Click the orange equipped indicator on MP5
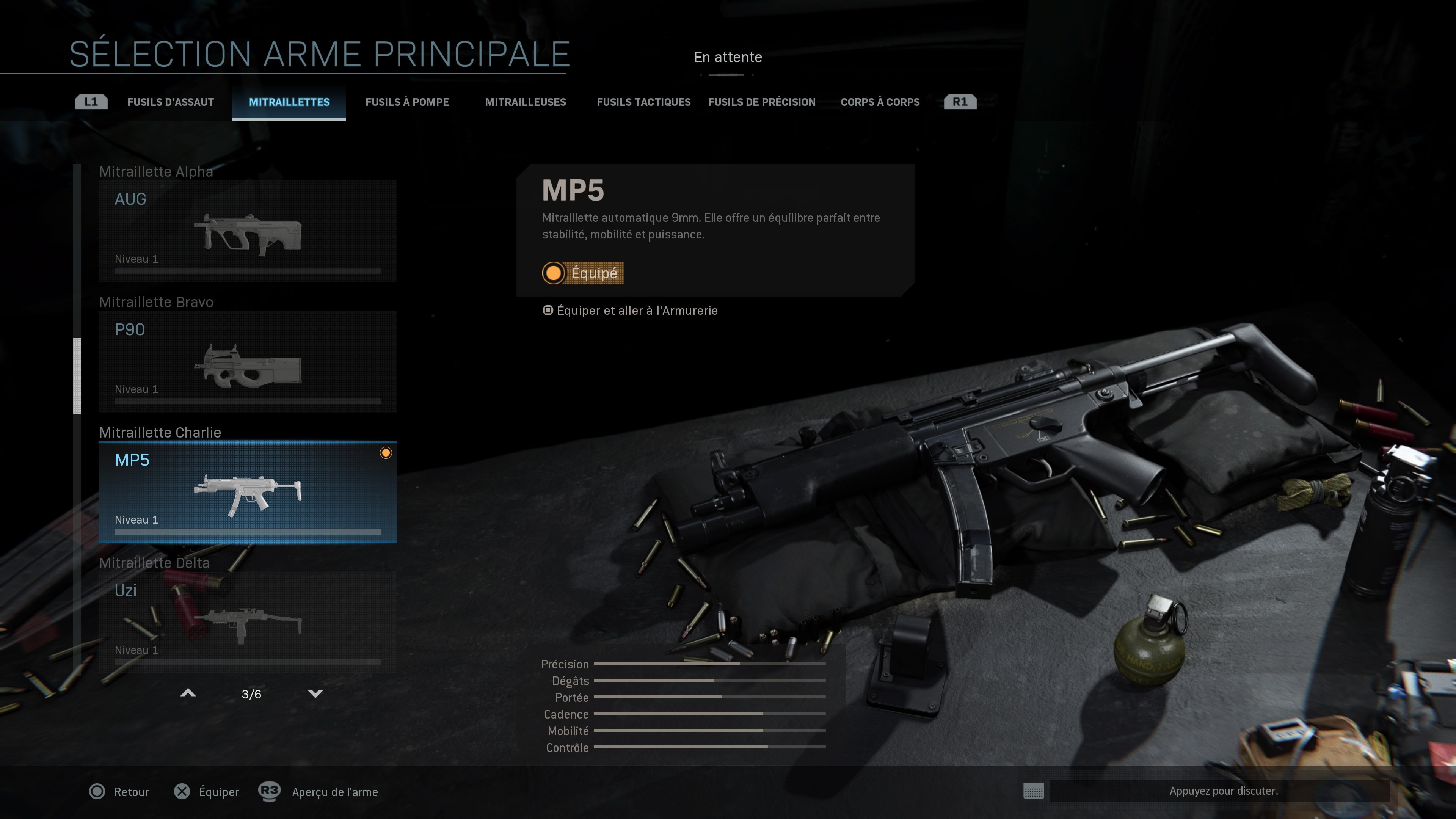1456x819 pixels. click(387, 452)
